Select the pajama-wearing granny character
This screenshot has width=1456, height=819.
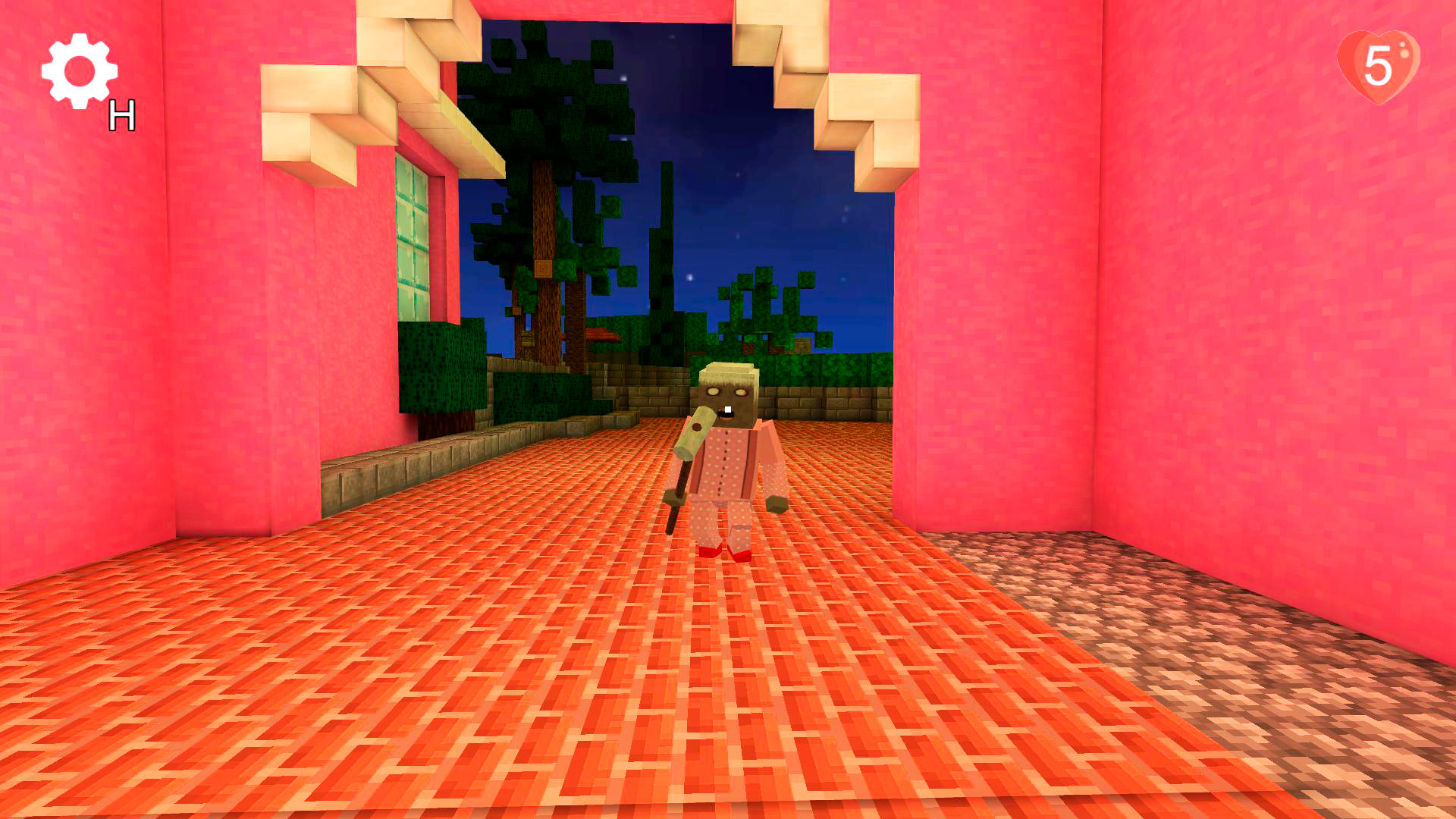click(728, 455)
